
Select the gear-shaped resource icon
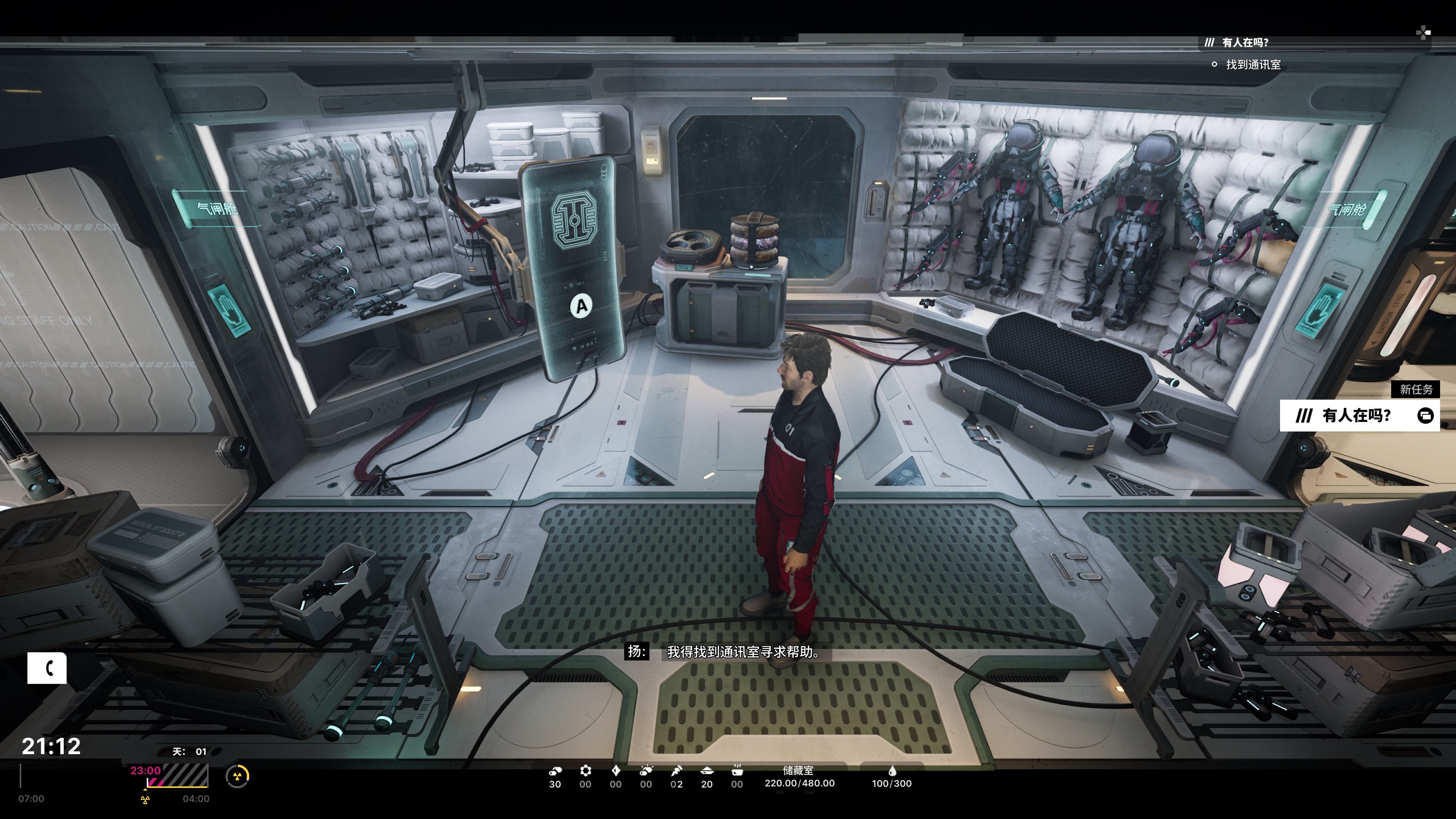coord(585,770)
